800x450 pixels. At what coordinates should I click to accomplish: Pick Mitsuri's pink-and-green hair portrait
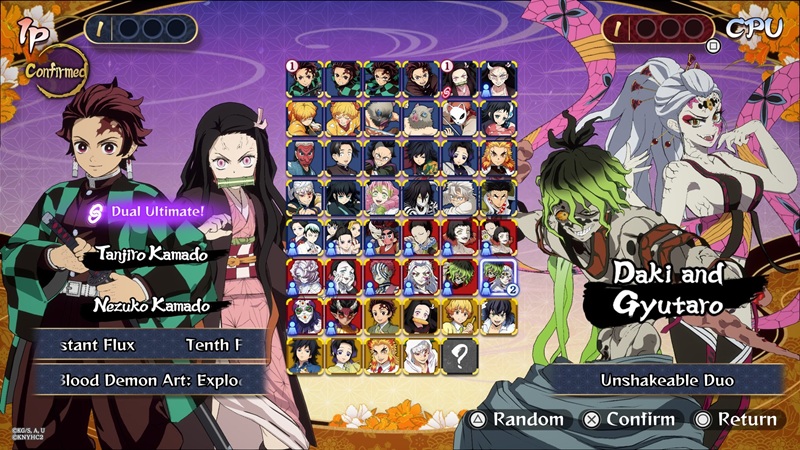pos(382,197)
